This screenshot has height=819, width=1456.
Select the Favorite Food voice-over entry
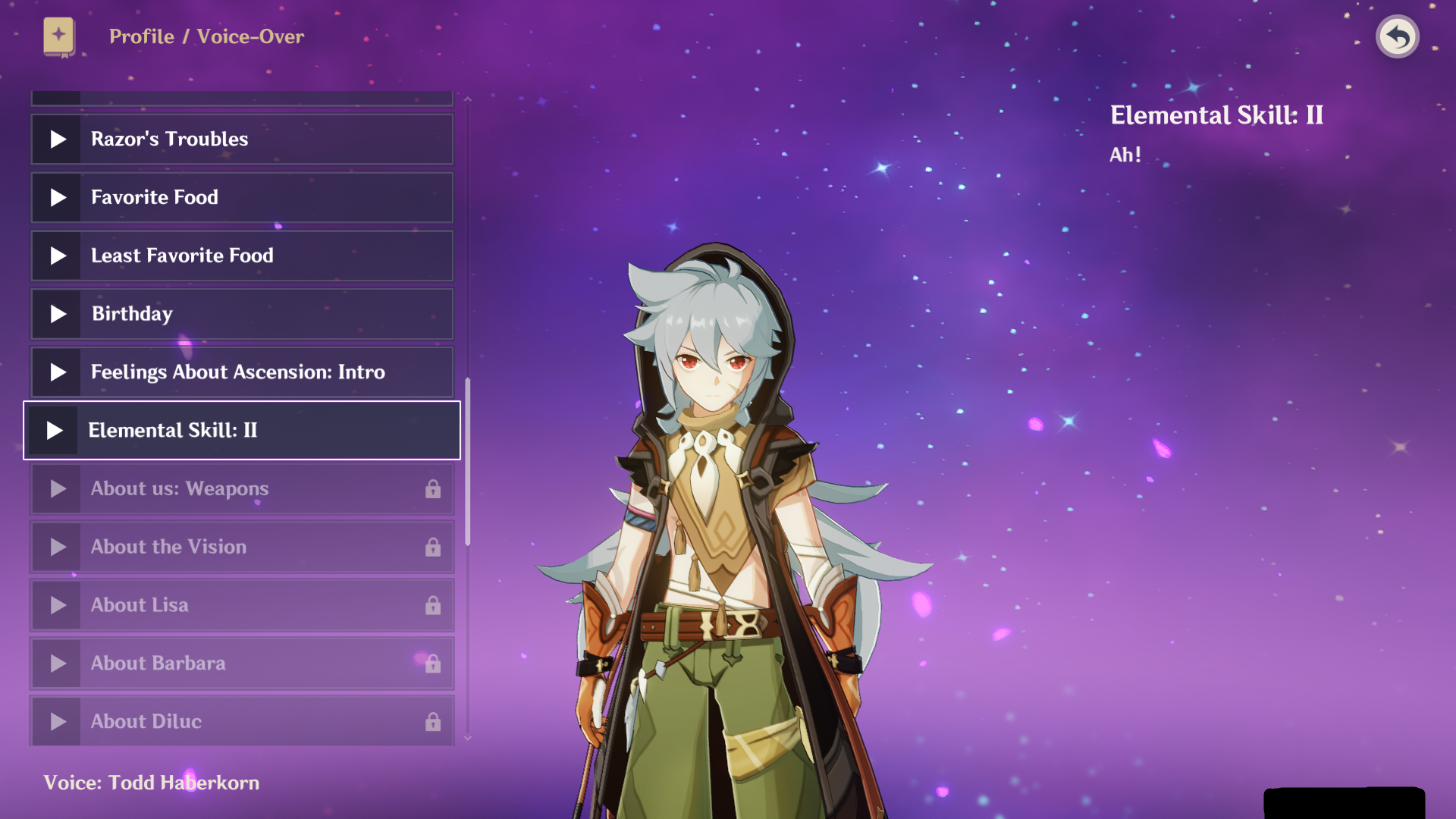click(241, 198)
